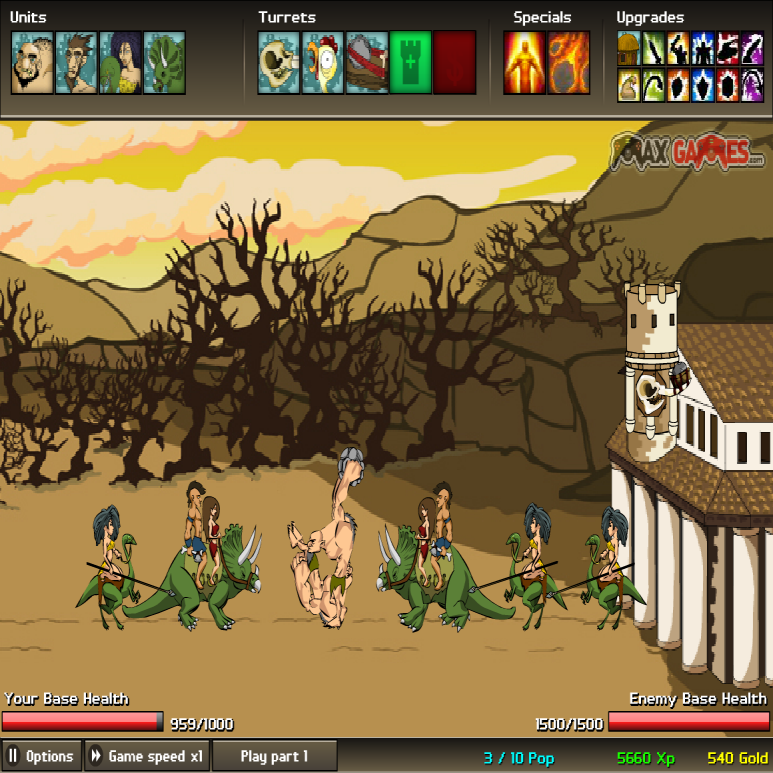Build the skull turret

pos(279,62)
